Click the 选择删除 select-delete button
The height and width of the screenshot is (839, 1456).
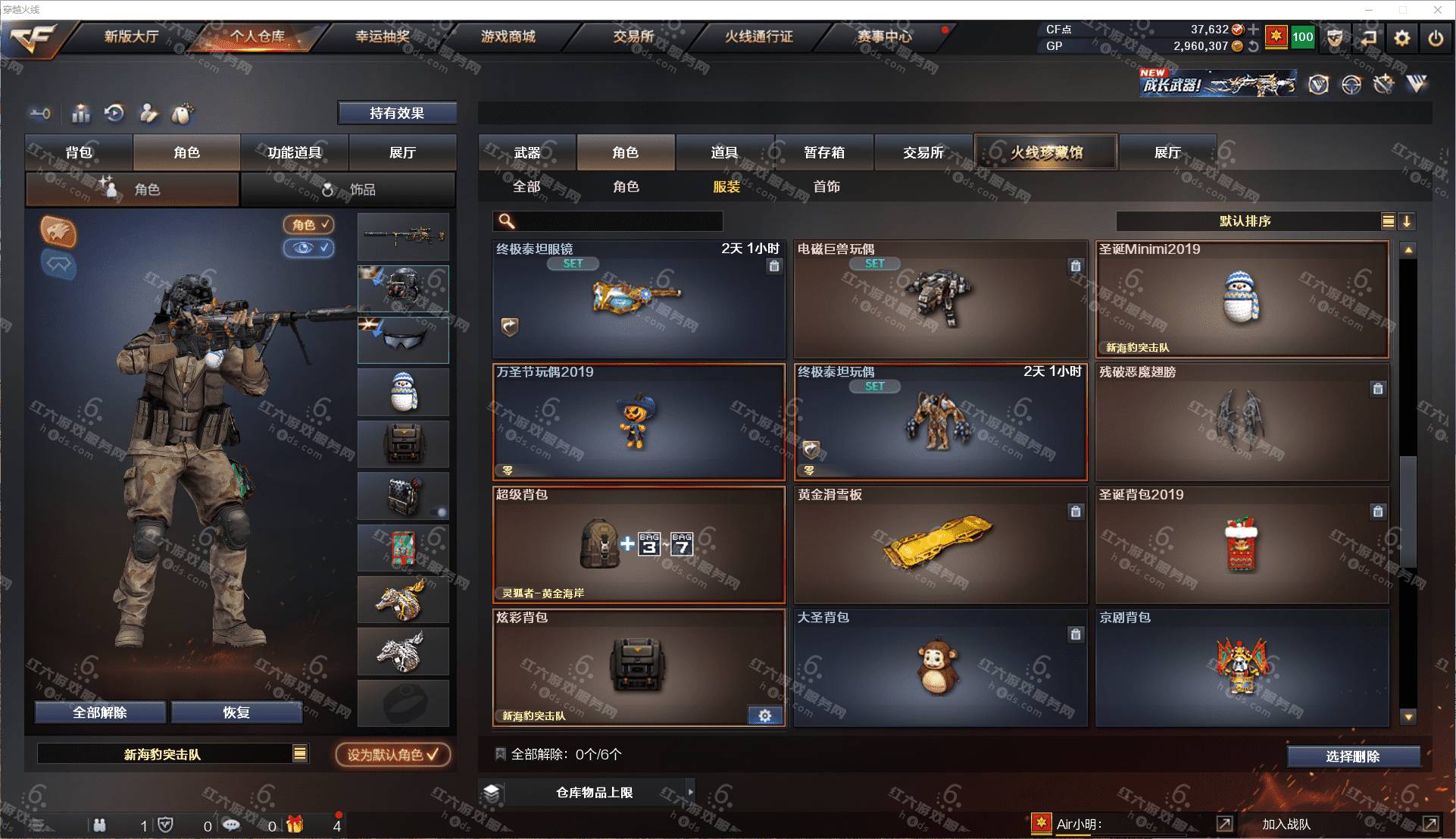[x=1353, y=756]
